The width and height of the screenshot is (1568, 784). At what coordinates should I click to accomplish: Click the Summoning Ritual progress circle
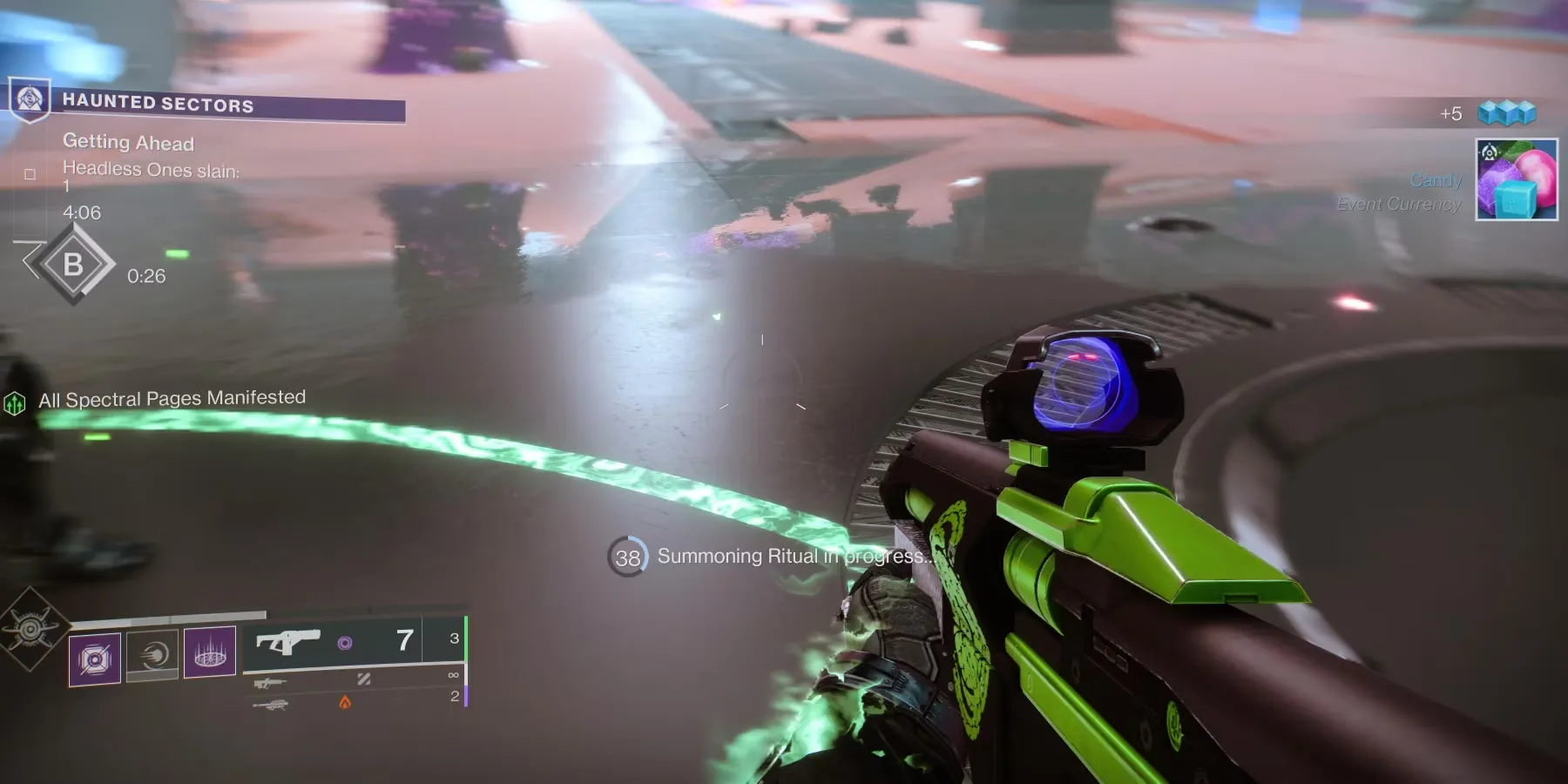627,557
